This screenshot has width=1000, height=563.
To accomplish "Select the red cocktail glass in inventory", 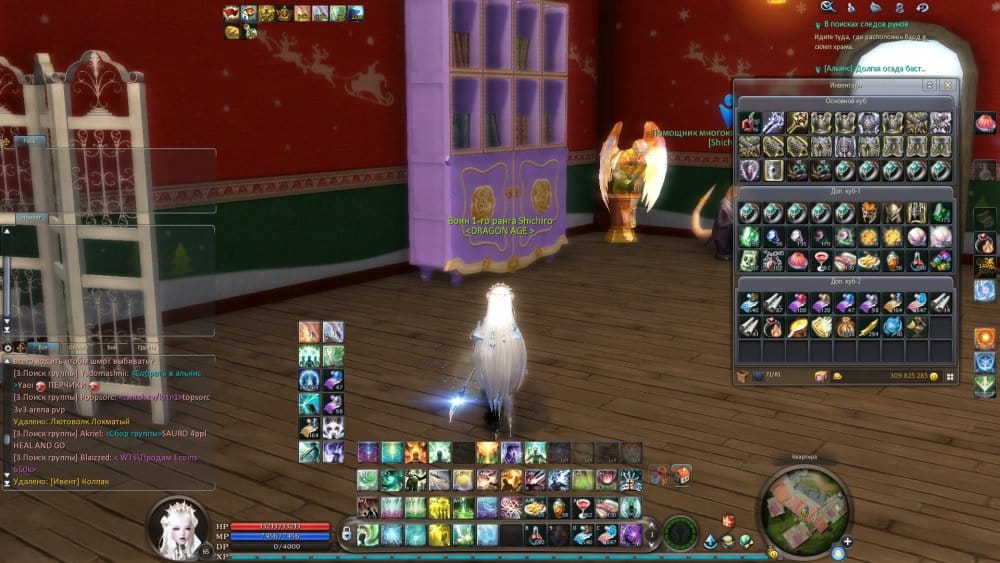I will pos(822,261).
